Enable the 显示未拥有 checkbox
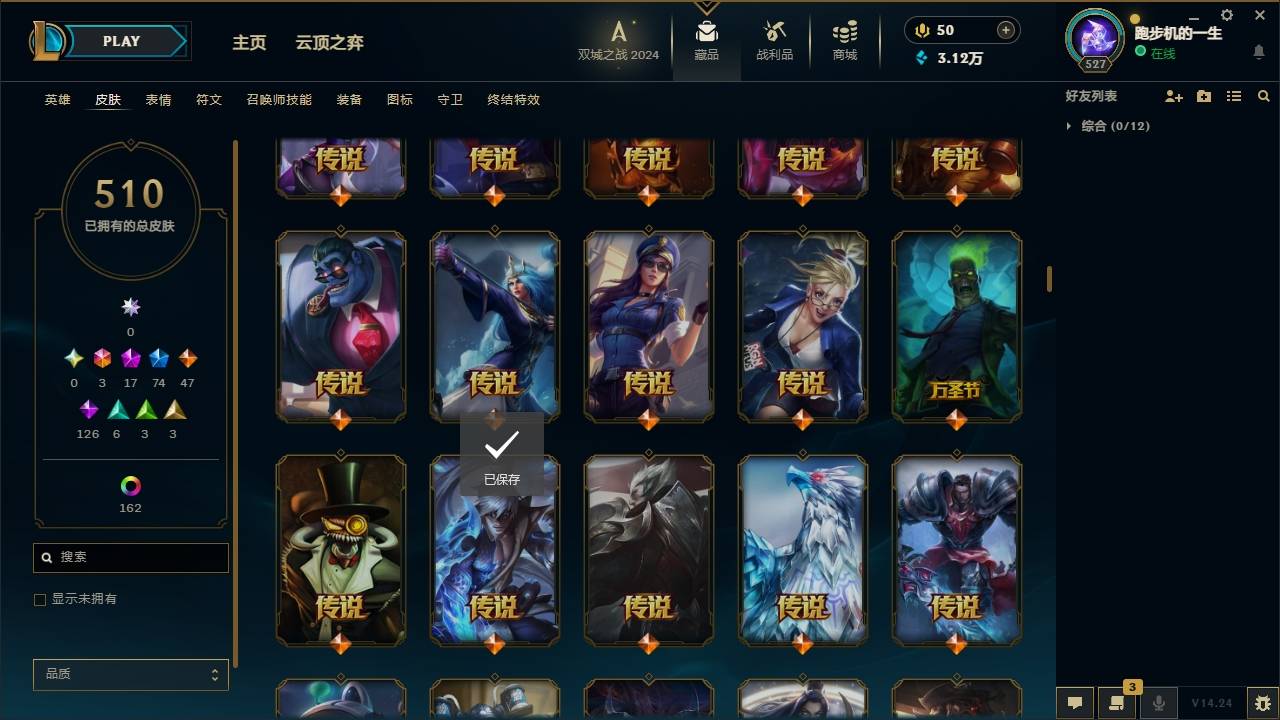This screenshot has height=720, width=1280. click(40, 599)
